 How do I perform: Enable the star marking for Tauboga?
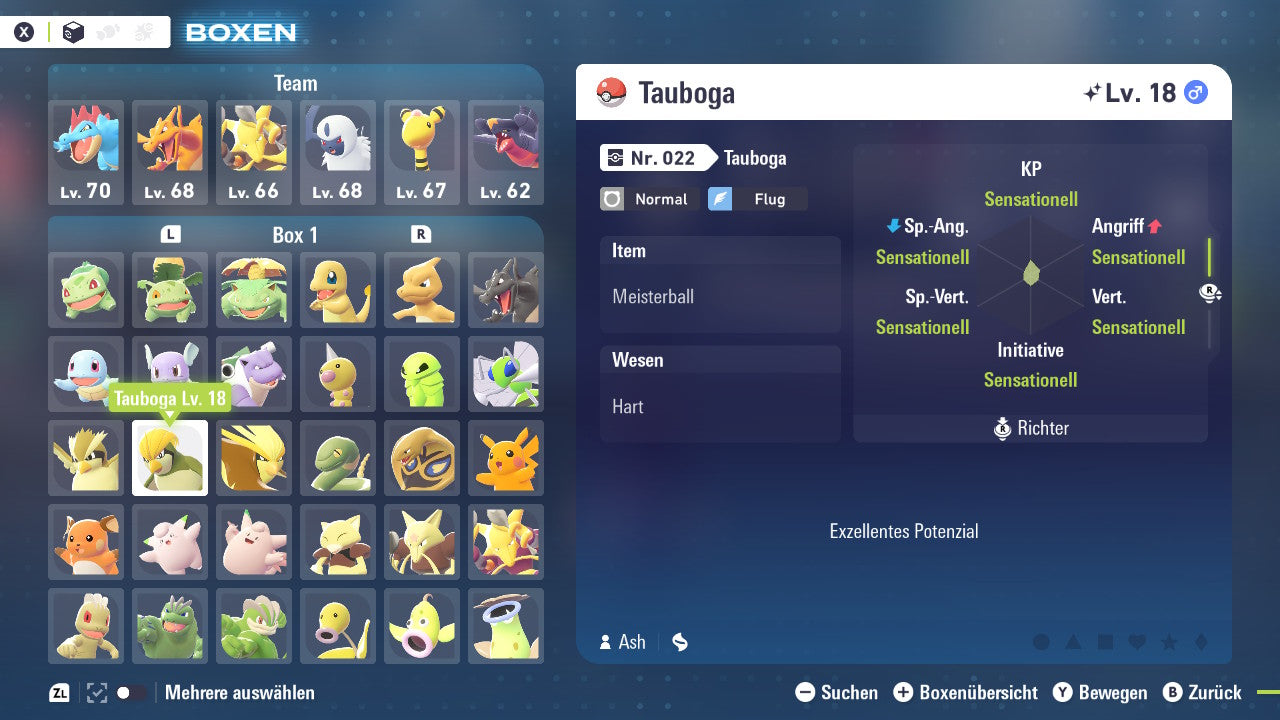1169,641
